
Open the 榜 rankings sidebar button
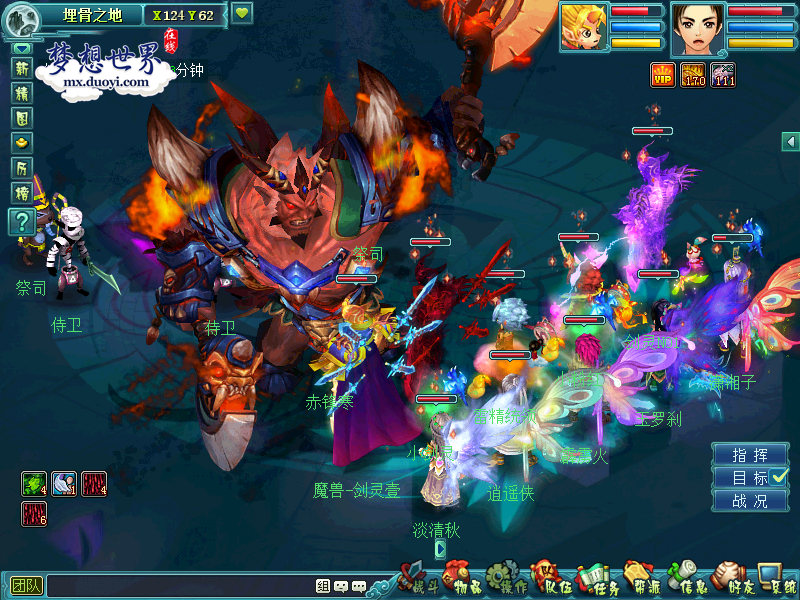[x=21, y=193]
